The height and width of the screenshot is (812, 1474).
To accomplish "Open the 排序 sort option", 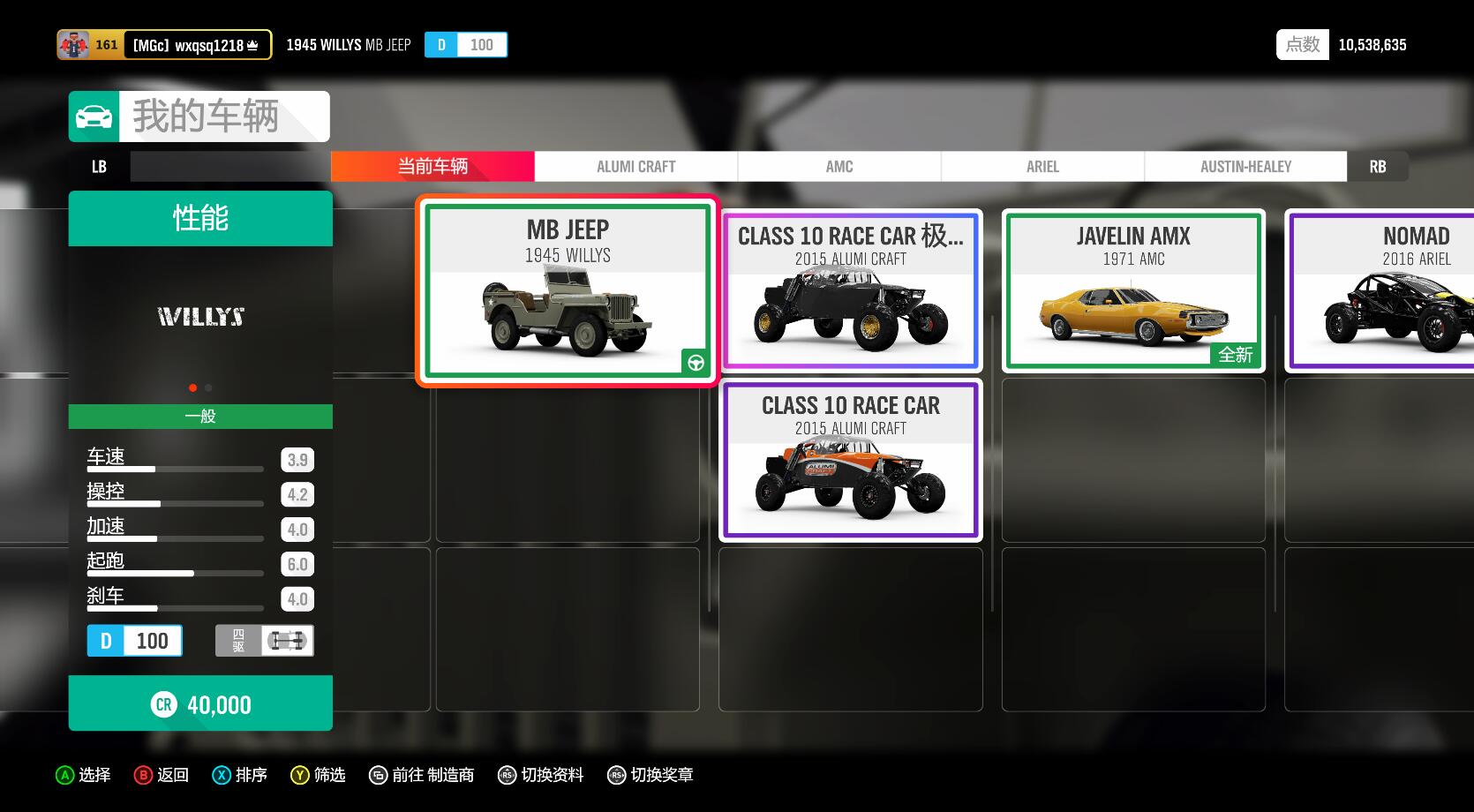I will click(240, 775).
